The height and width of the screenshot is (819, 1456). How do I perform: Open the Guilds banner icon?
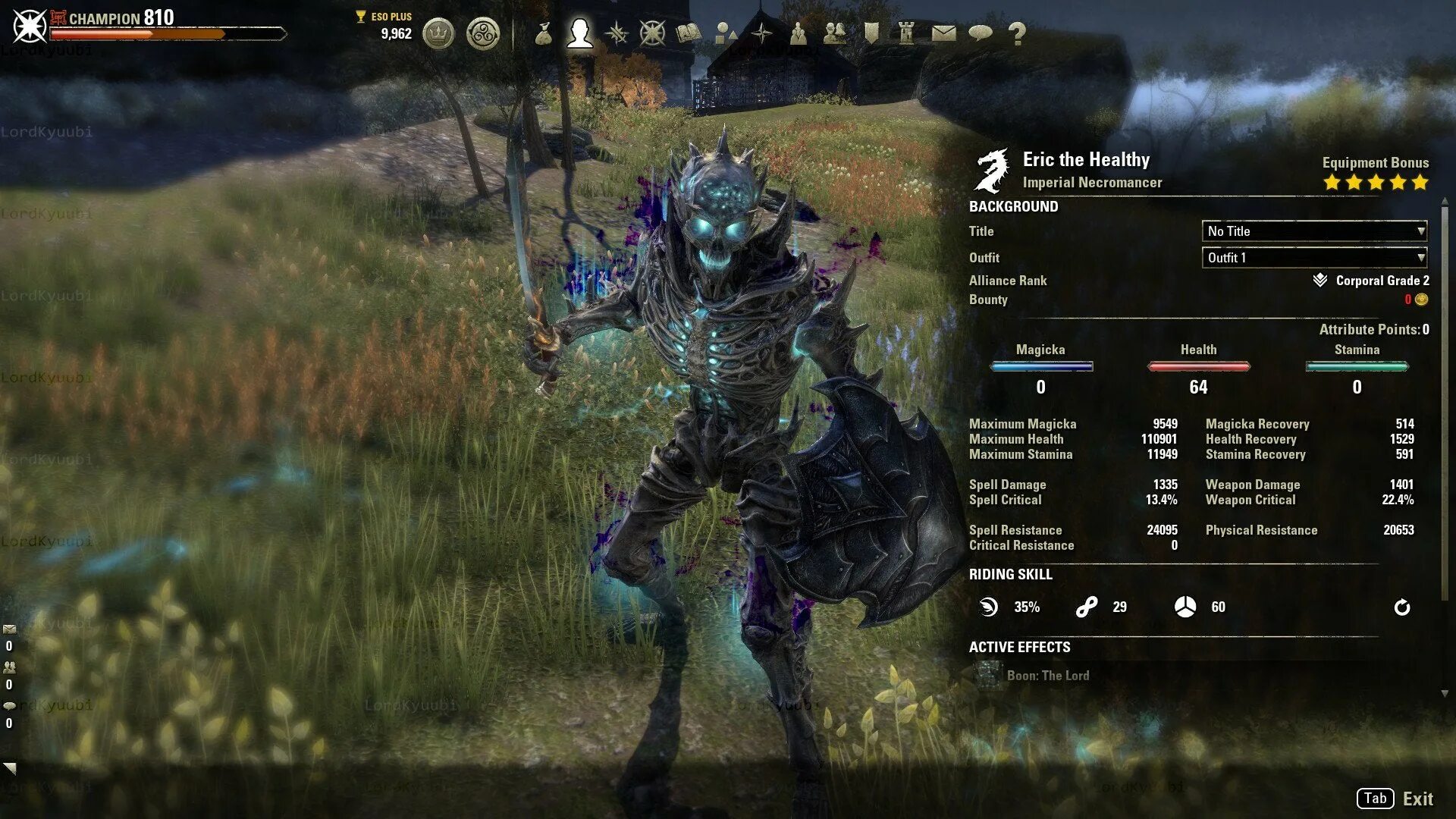coord(871,33)
